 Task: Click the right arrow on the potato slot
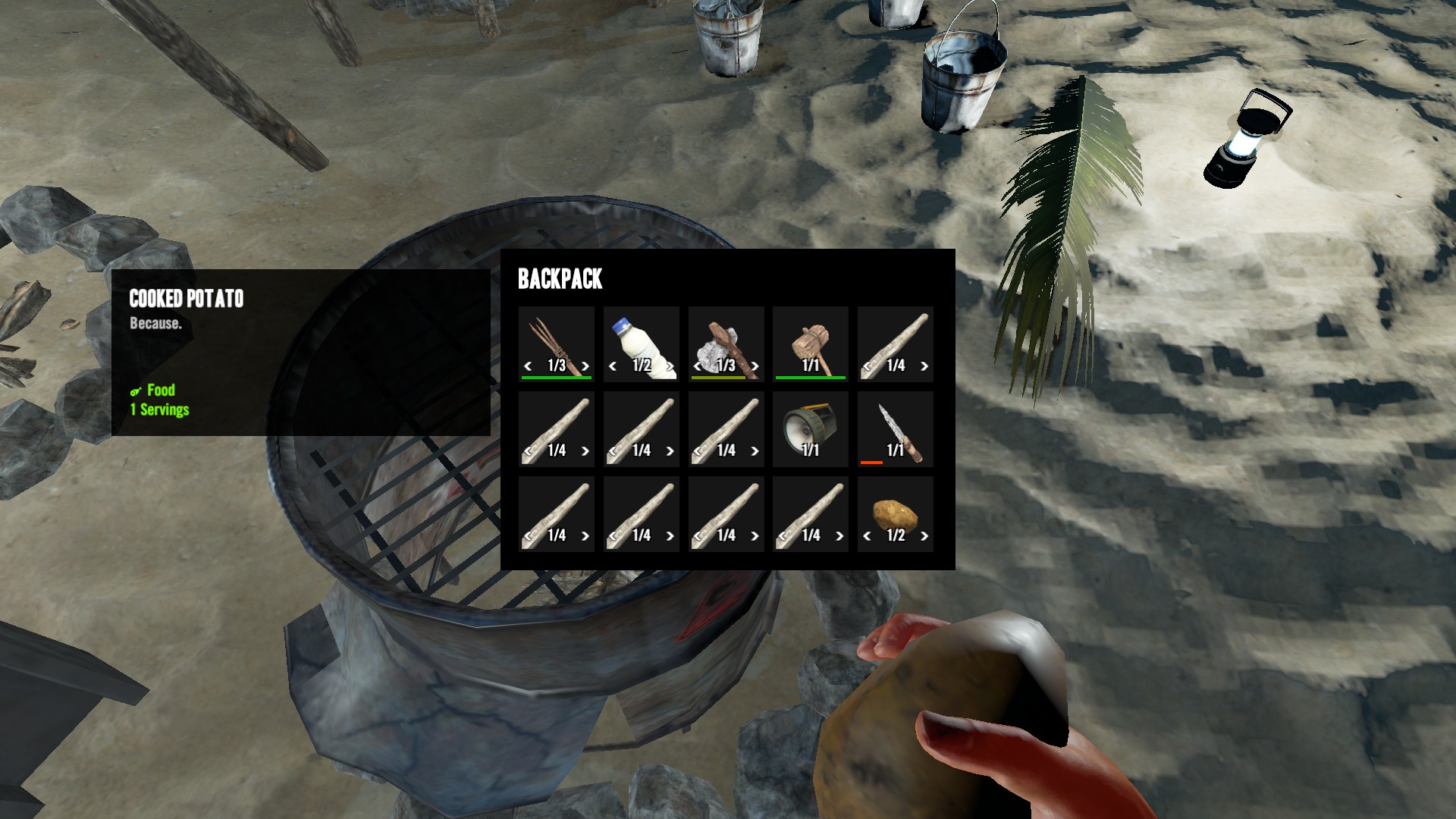click(924, 536)
